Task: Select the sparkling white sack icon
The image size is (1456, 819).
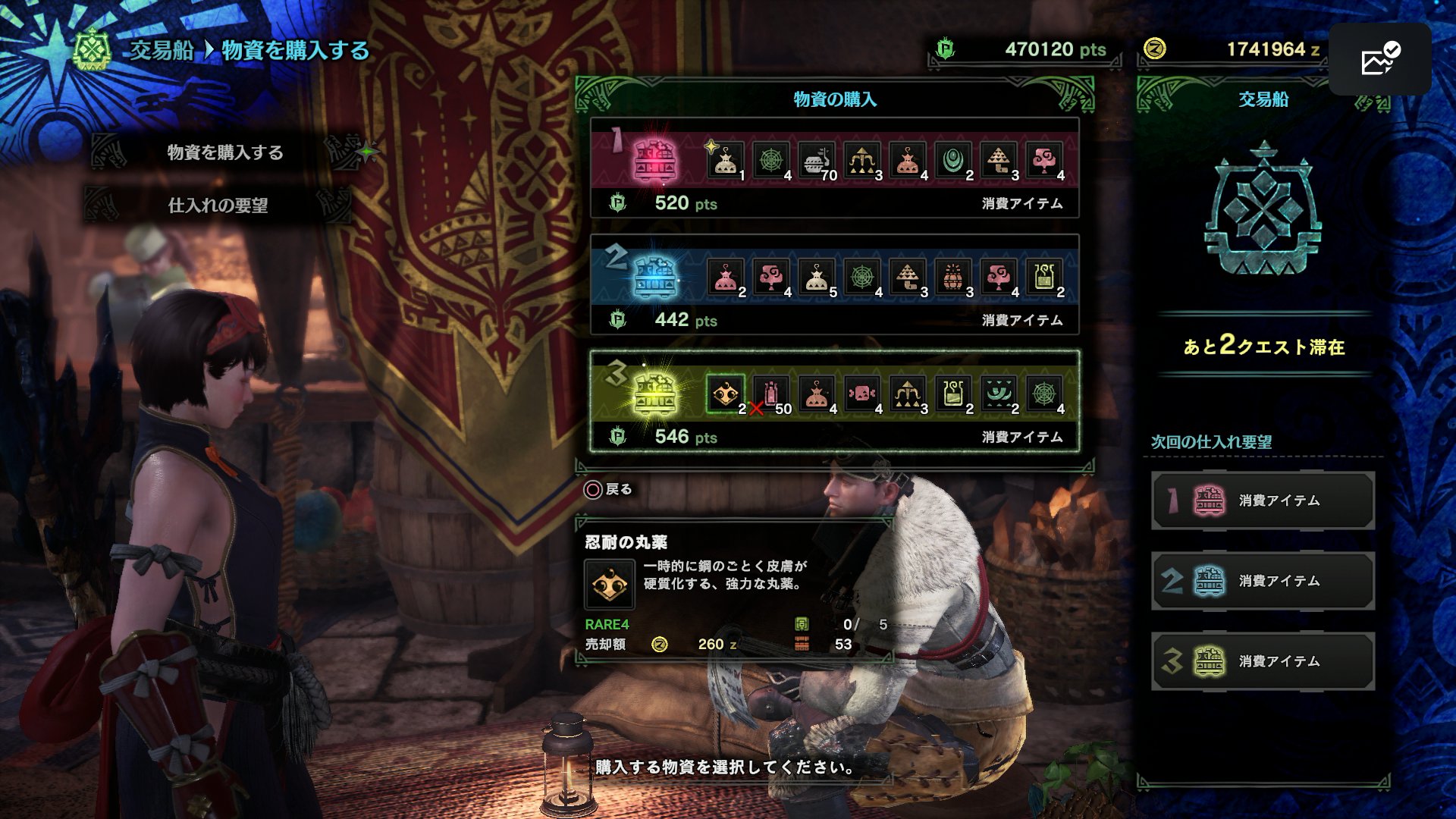Action: pyautogui.click(x=725, y=161)
